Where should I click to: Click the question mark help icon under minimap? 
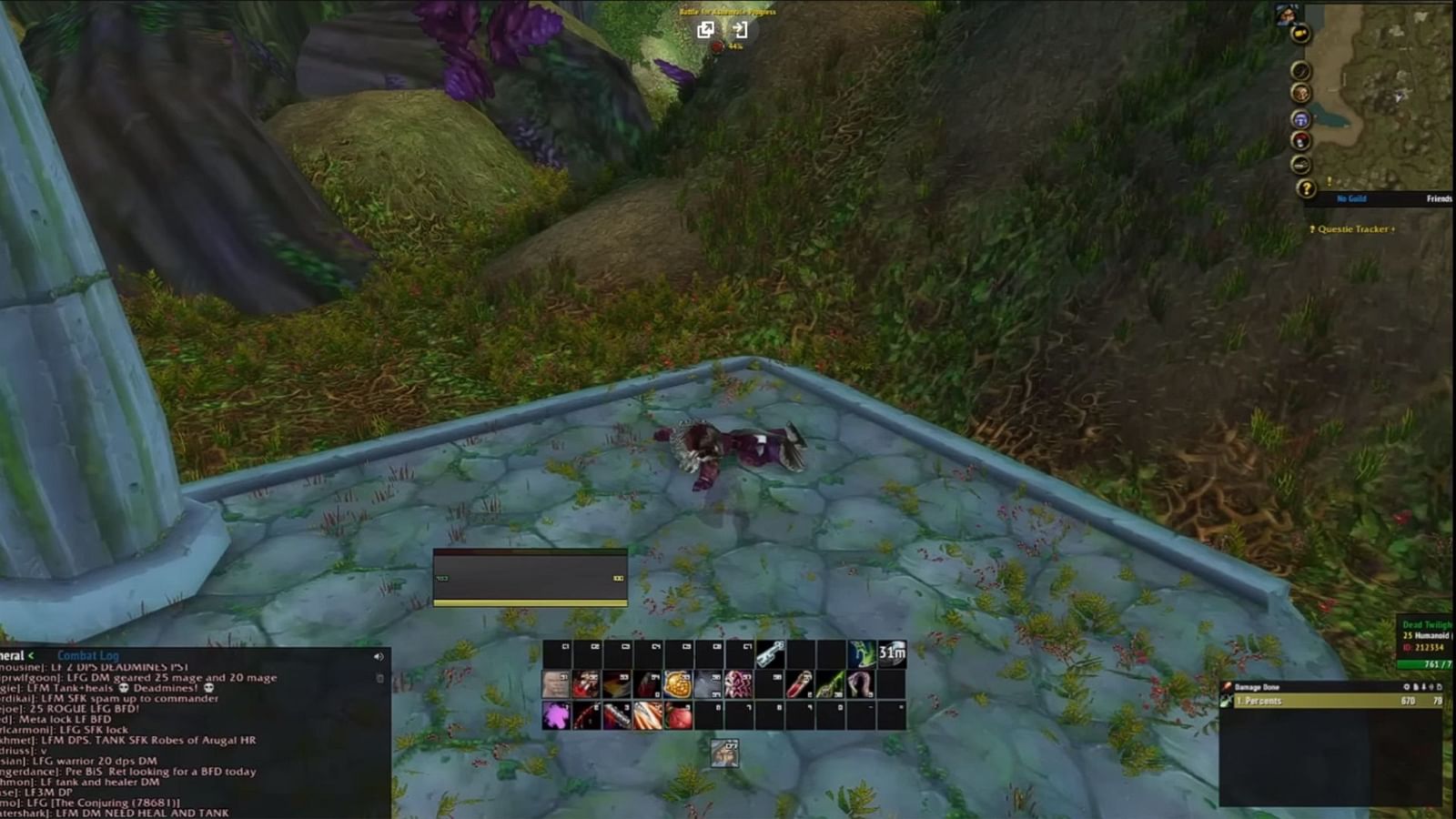1307,187
